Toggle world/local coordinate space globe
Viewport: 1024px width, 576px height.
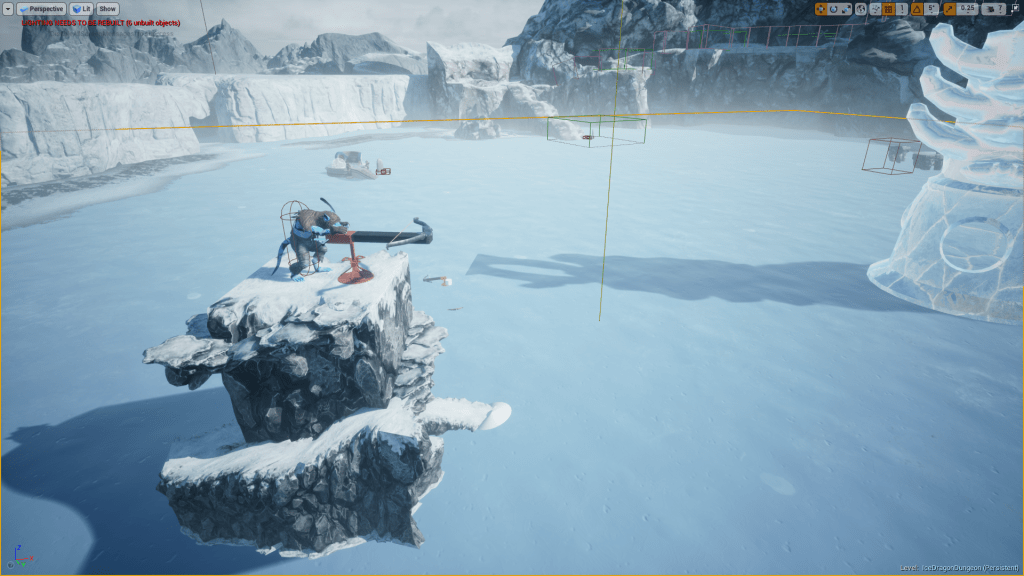(x=861, y=8)
